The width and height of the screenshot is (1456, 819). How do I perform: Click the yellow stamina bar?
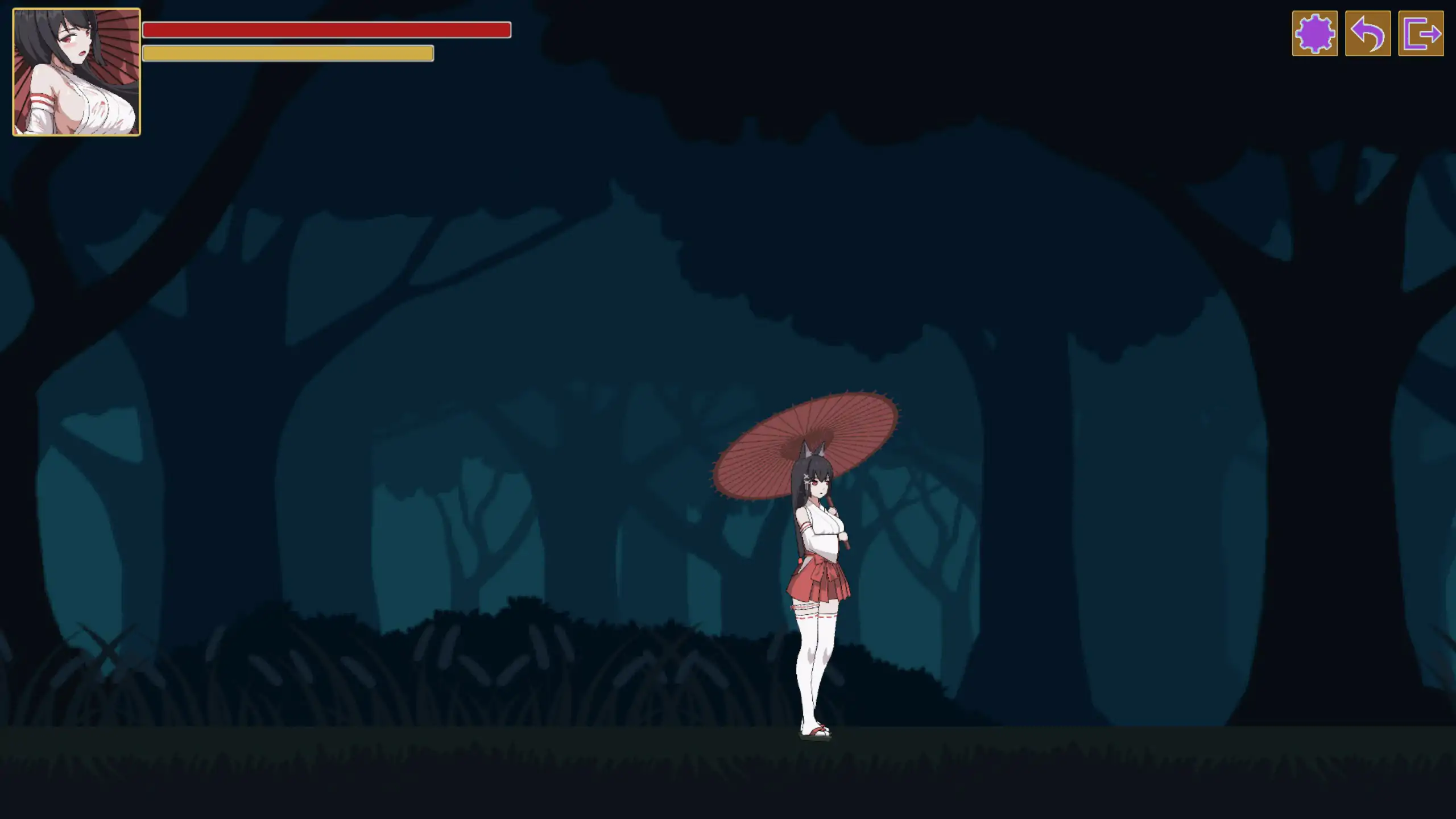pyautogui.click(x=288, y=54)
